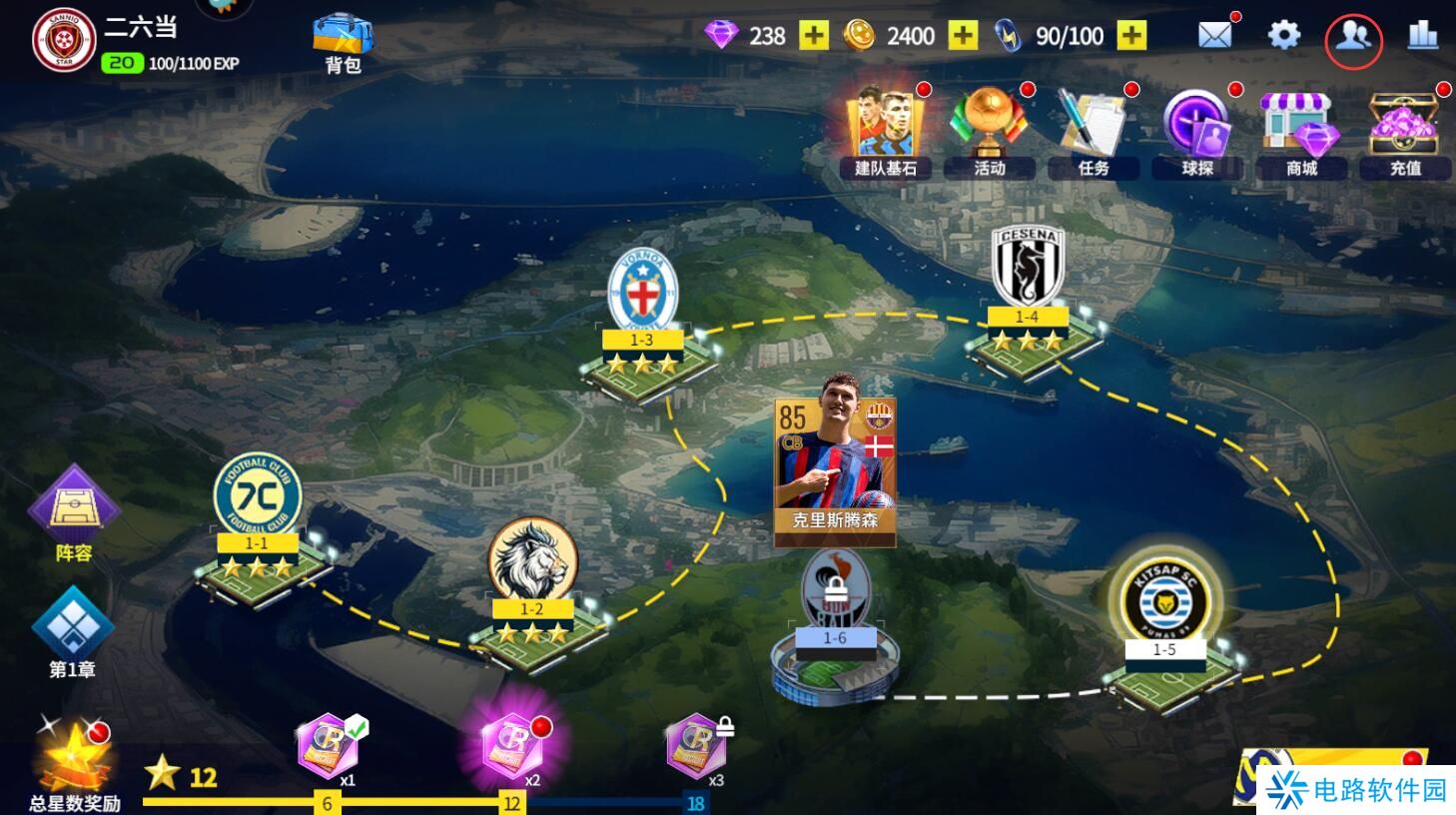Open the friends list icon
The height and width of the screenshot is (815, 1456).
pos(1353,38)
